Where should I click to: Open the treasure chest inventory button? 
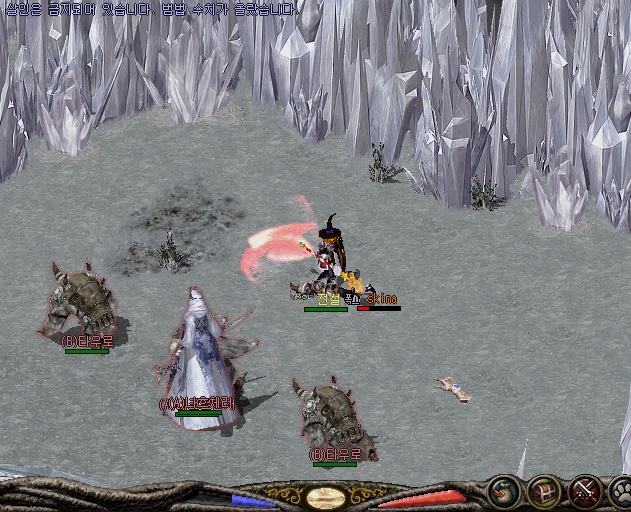[544, 492]
